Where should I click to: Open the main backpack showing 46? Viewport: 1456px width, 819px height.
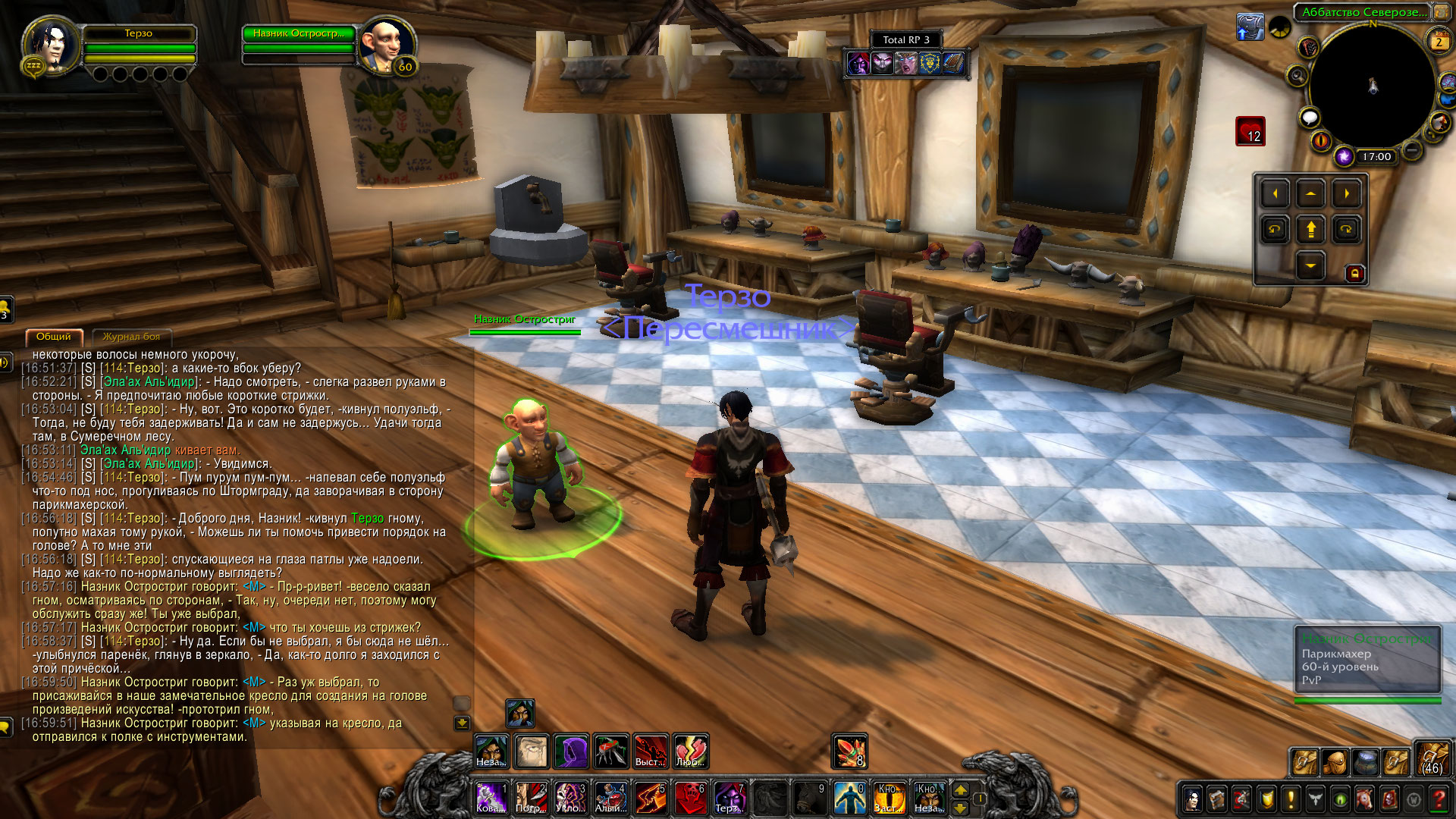tap(1432, 758)
